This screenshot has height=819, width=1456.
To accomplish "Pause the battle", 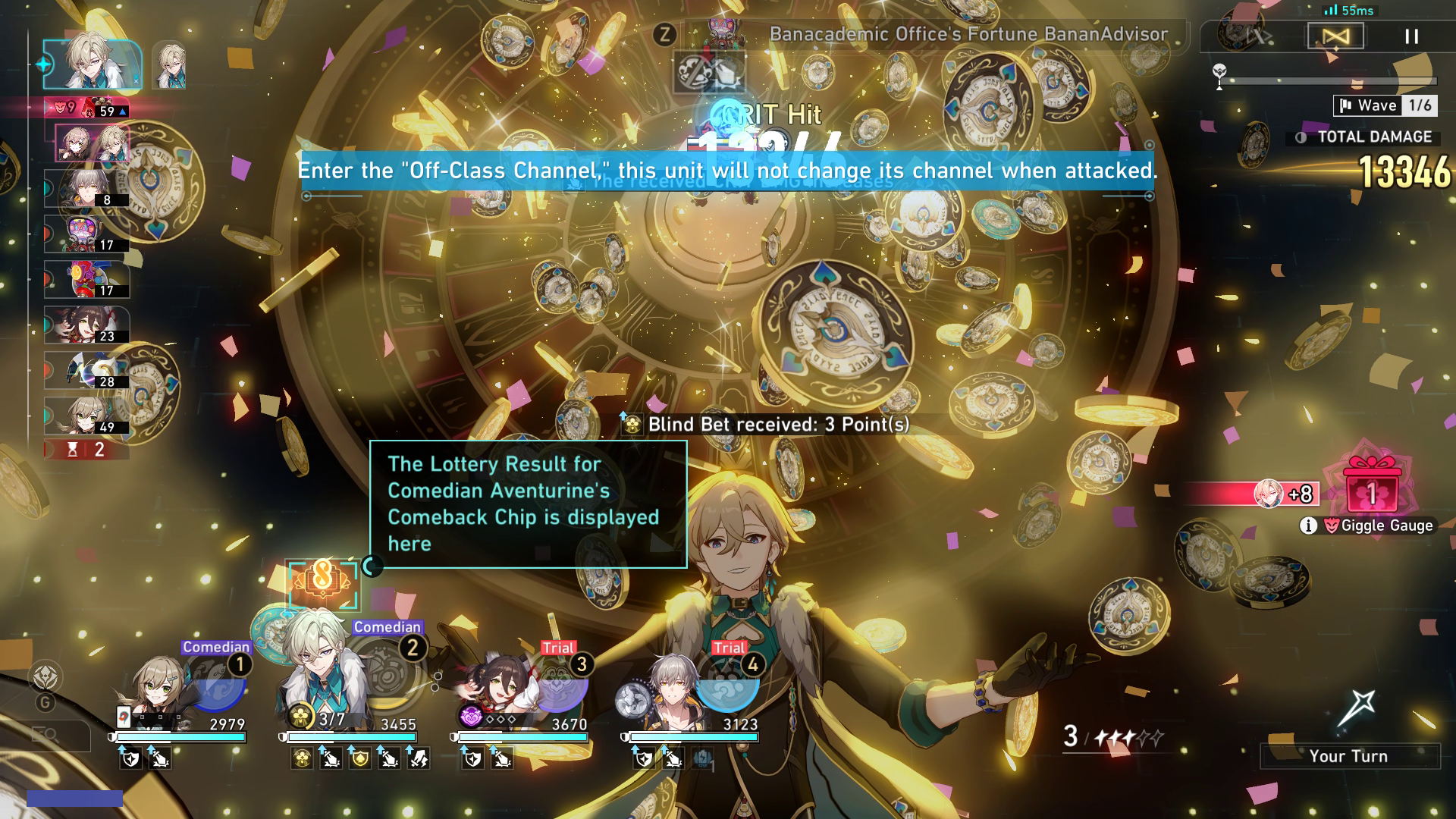I will (x=1411, y=36).
